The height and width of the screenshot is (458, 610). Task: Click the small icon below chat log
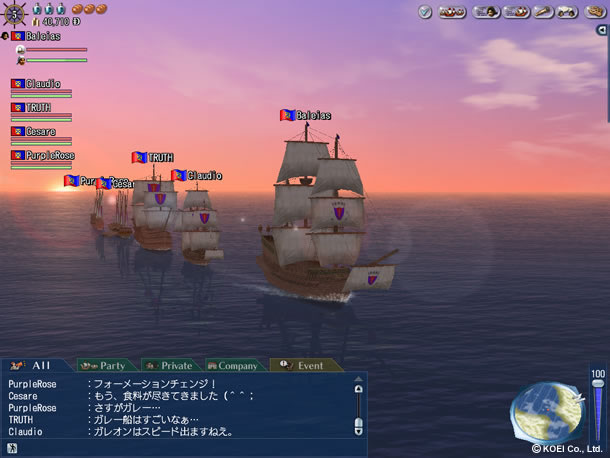[13, 448]
